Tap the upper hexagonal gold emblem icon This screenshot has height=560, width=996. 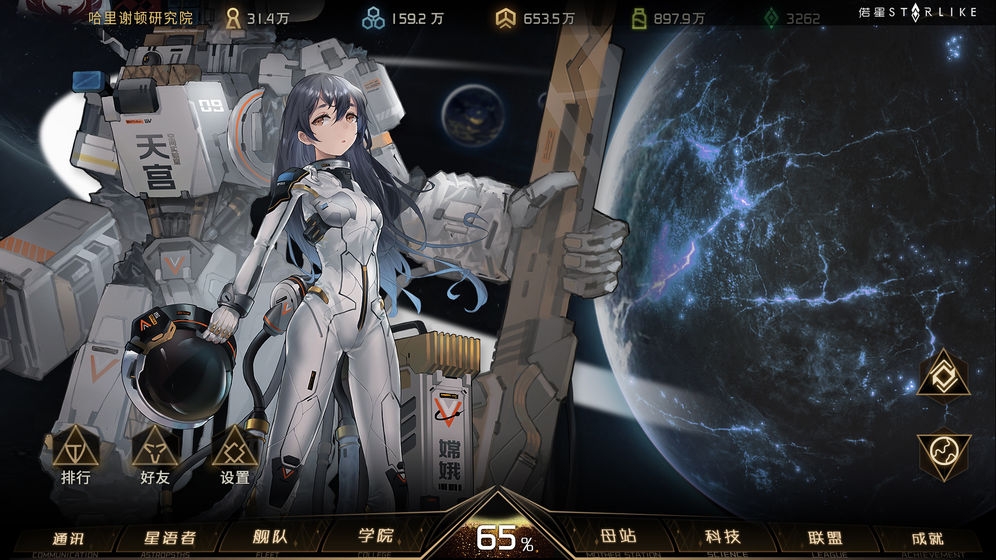tap(943, 374)
